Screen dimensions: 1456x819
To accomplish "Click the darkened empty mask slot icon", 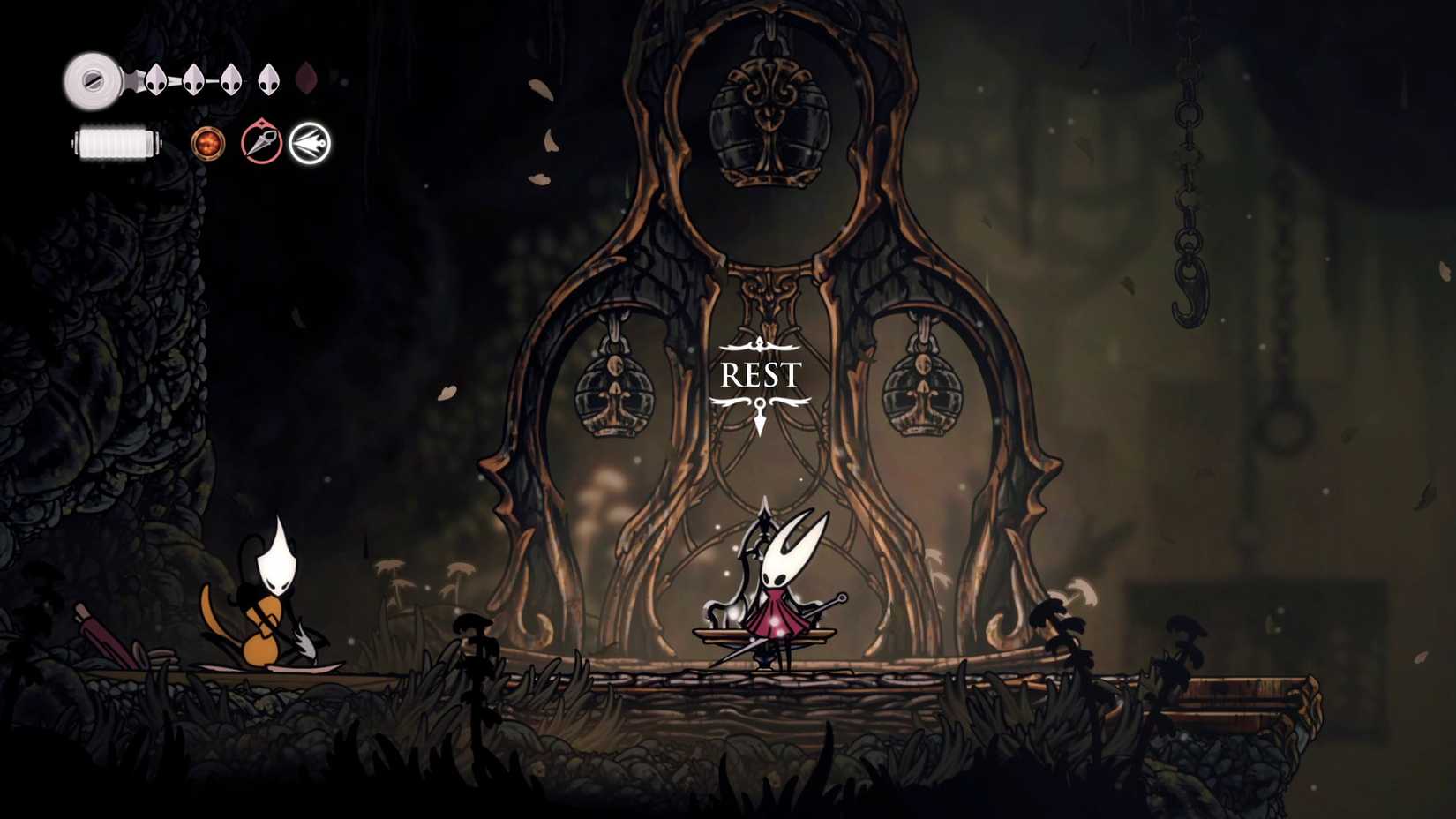I will pyautogui.click(x=306, y=79).
